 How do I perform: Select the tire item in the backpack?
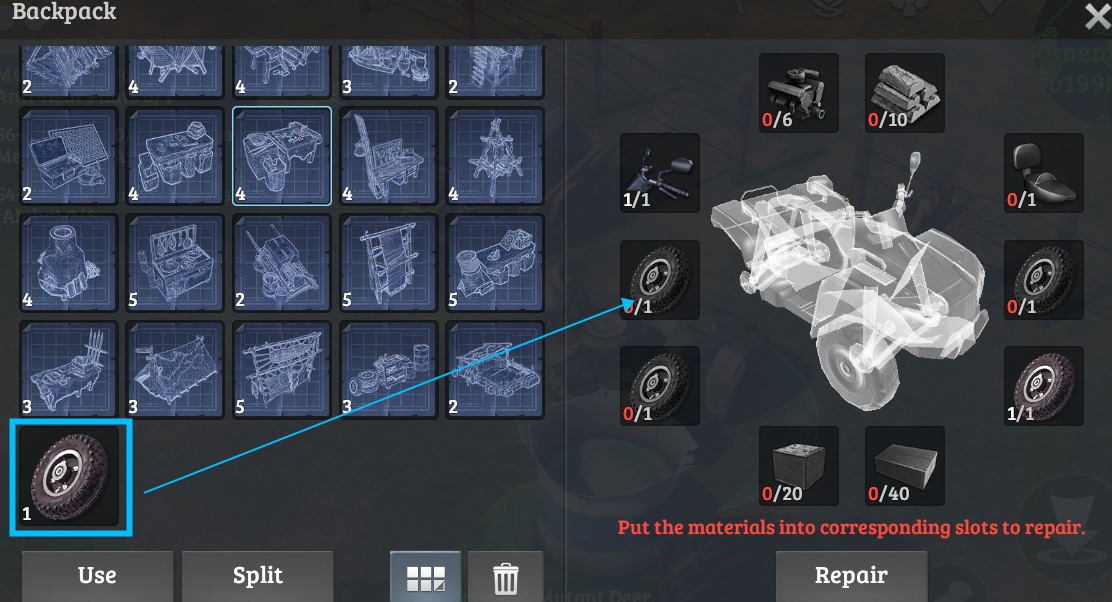coord(71,478)
